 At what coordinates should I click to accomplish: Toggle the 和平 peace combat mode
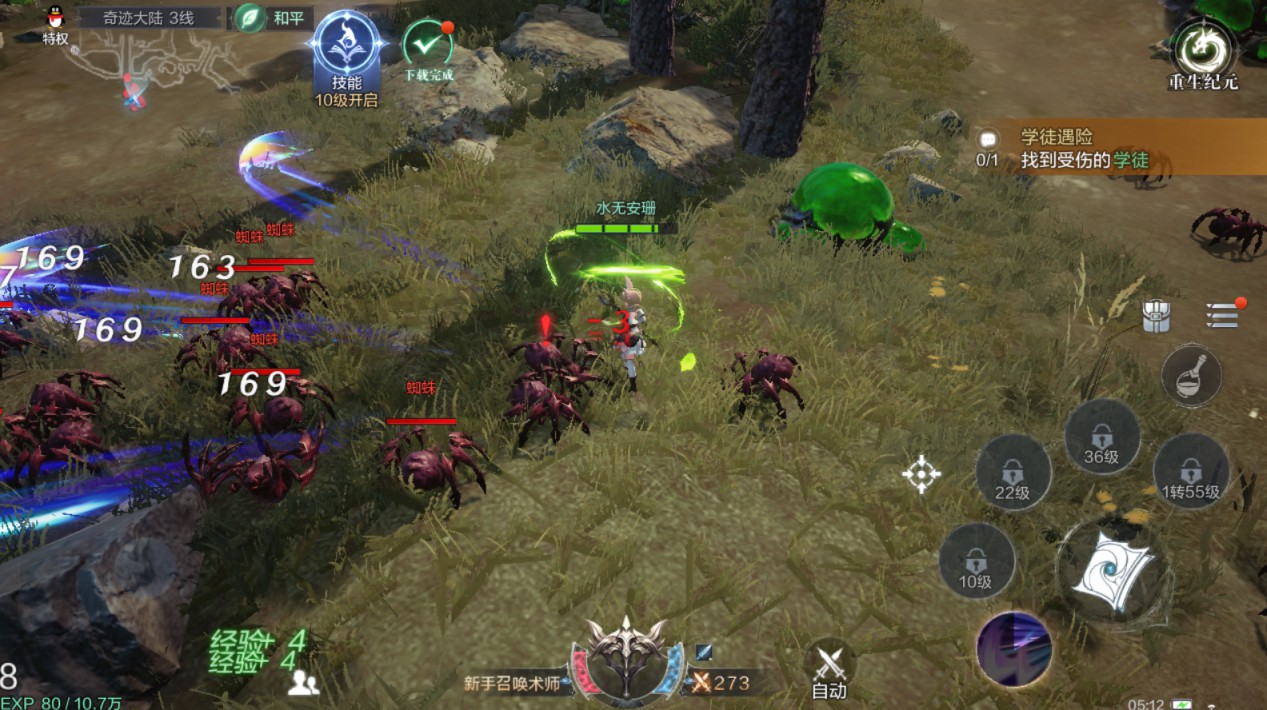pyautogui.click(x=273, y=18)
